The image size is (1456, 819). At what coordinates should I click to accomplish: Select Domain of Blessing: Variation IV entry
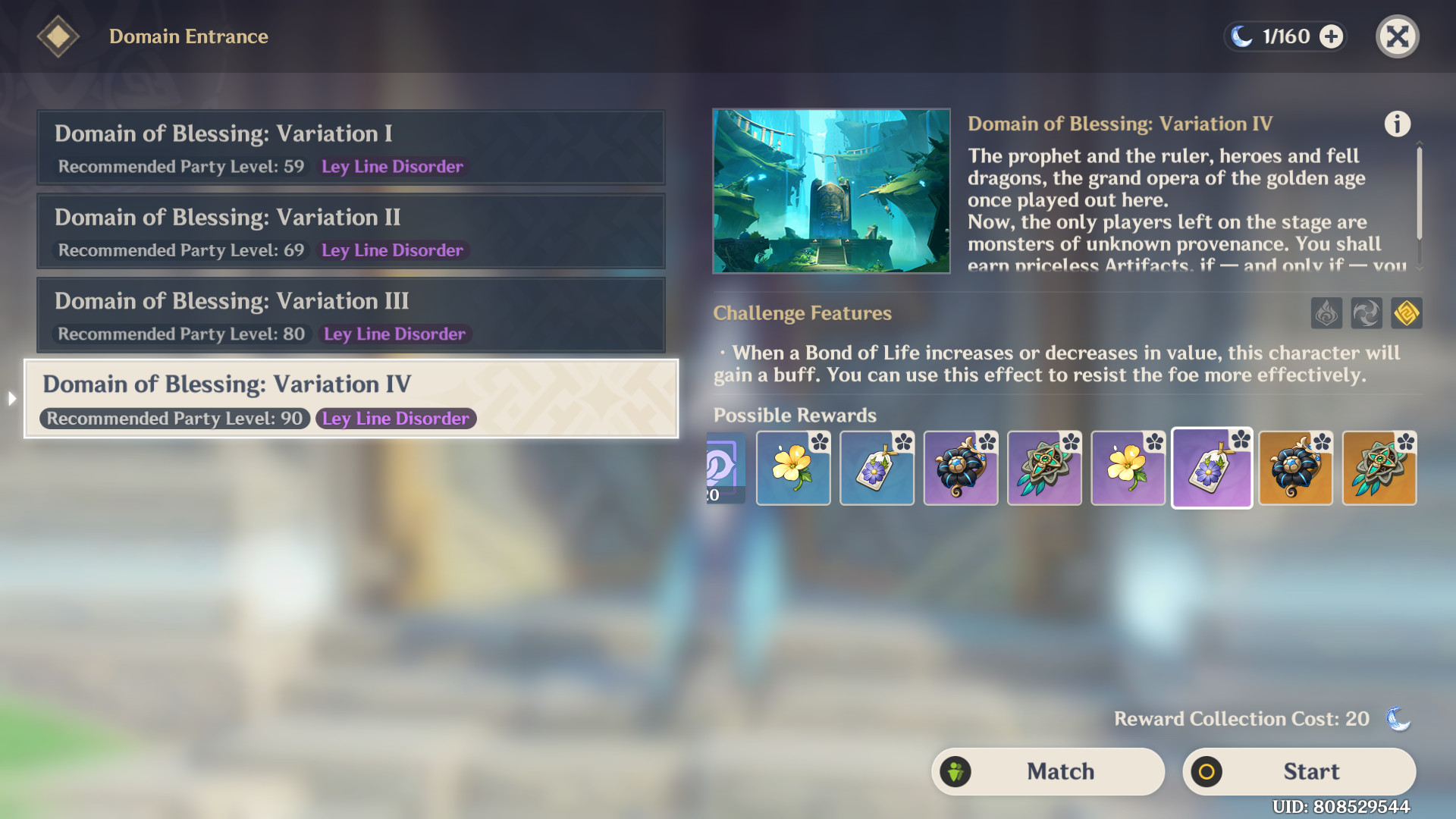350,399
